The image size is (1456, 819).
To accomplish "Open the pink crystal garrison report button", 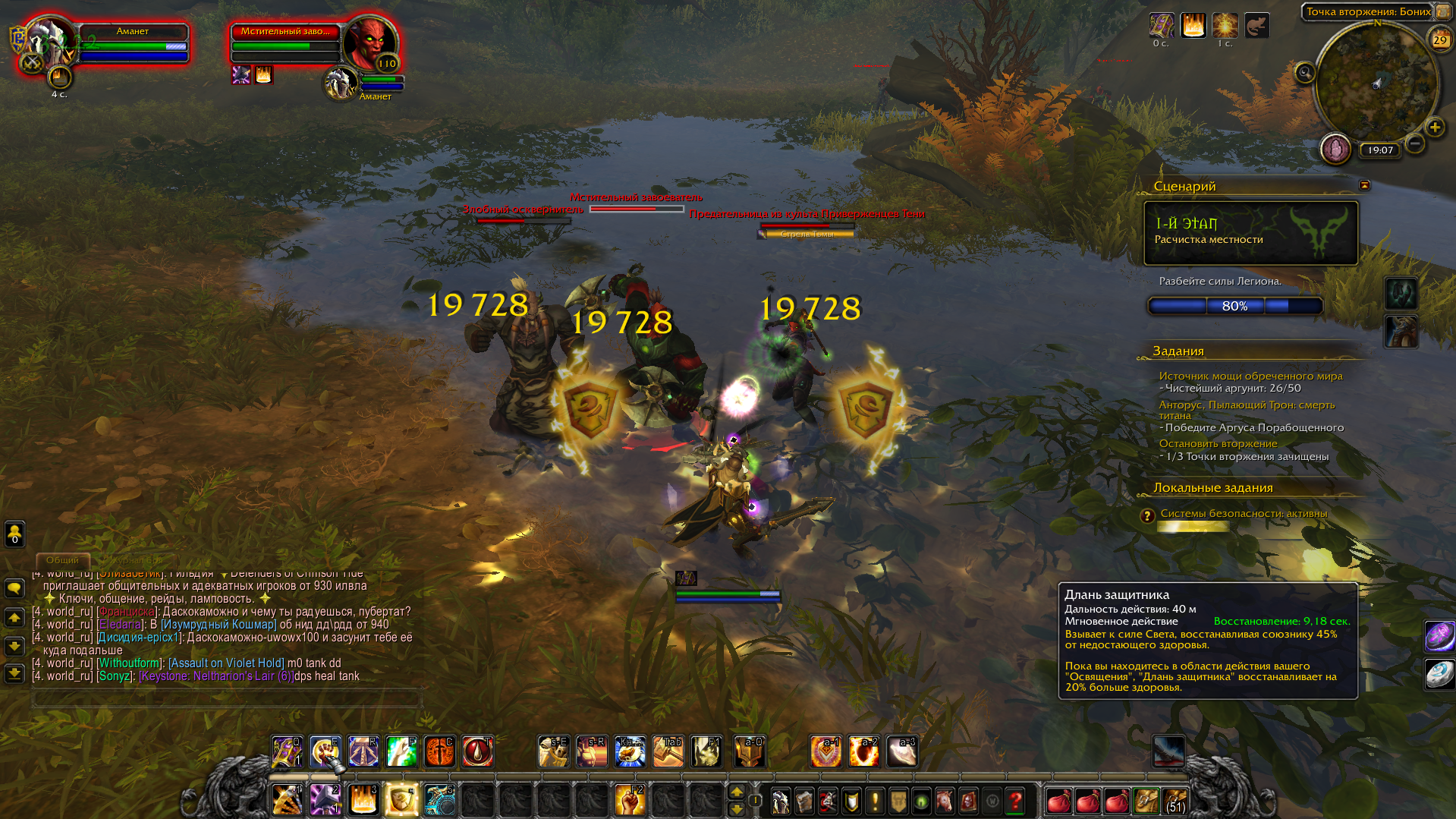I will [x=1335, y=149].
